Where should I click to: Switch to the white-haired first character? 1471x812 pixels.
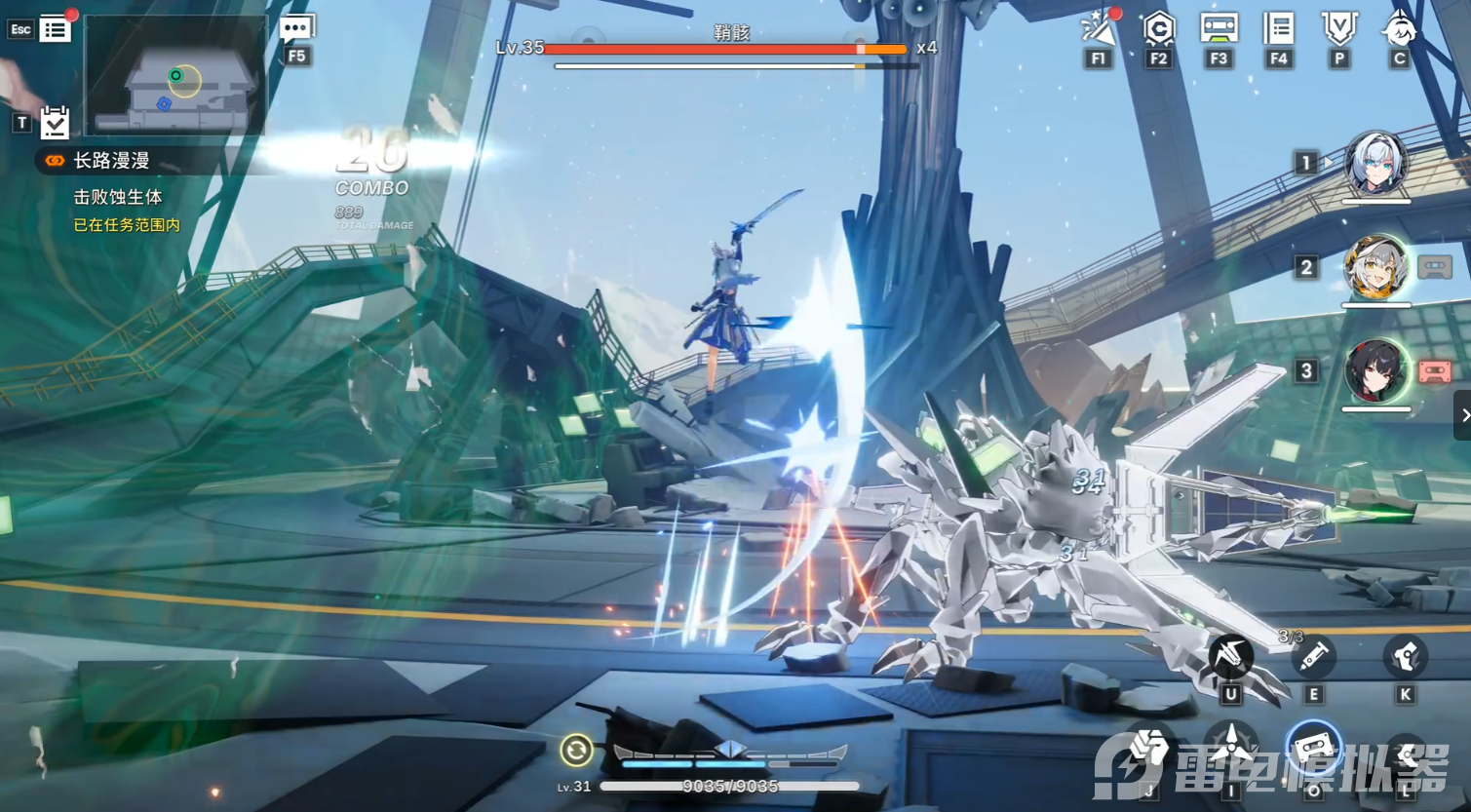(x=1375, y=163)
